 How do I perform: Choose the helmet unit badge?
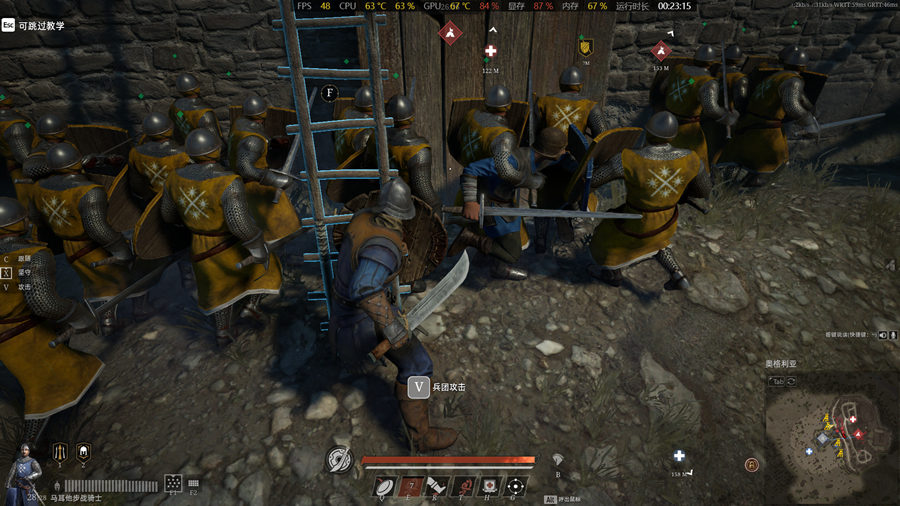click(83, 452)
